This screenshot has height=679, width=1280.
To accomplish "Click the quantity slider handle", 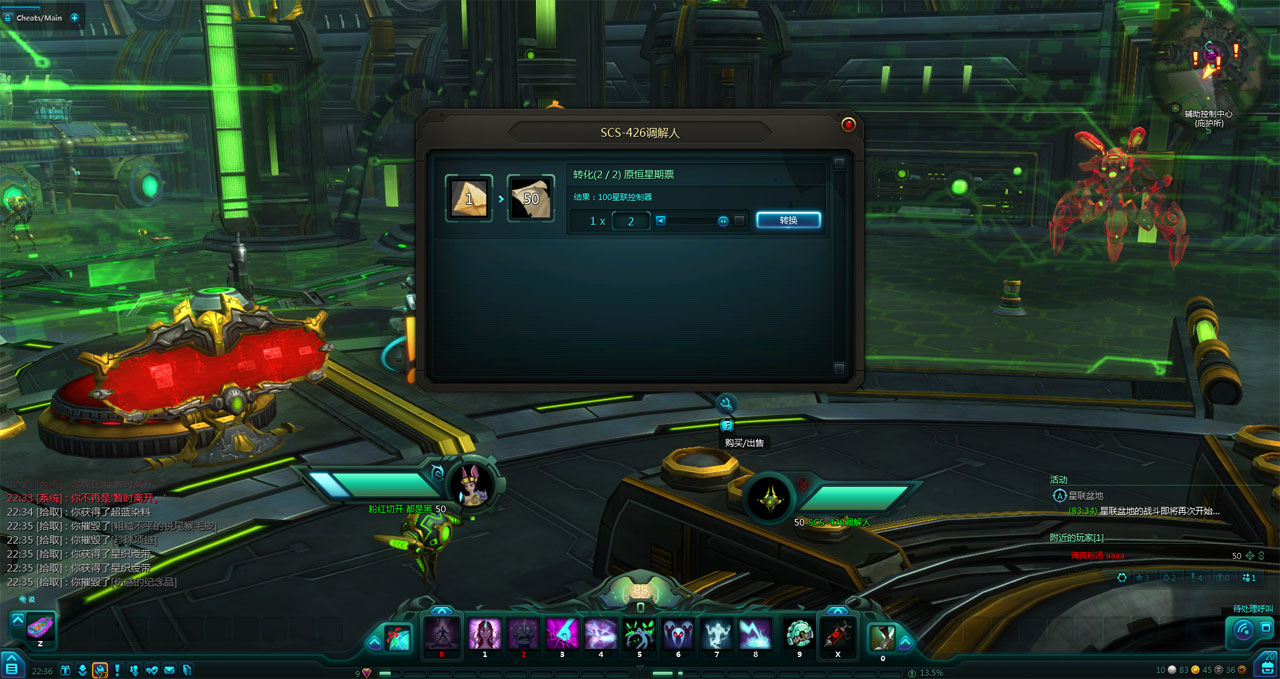I will (x=723, y=220).
